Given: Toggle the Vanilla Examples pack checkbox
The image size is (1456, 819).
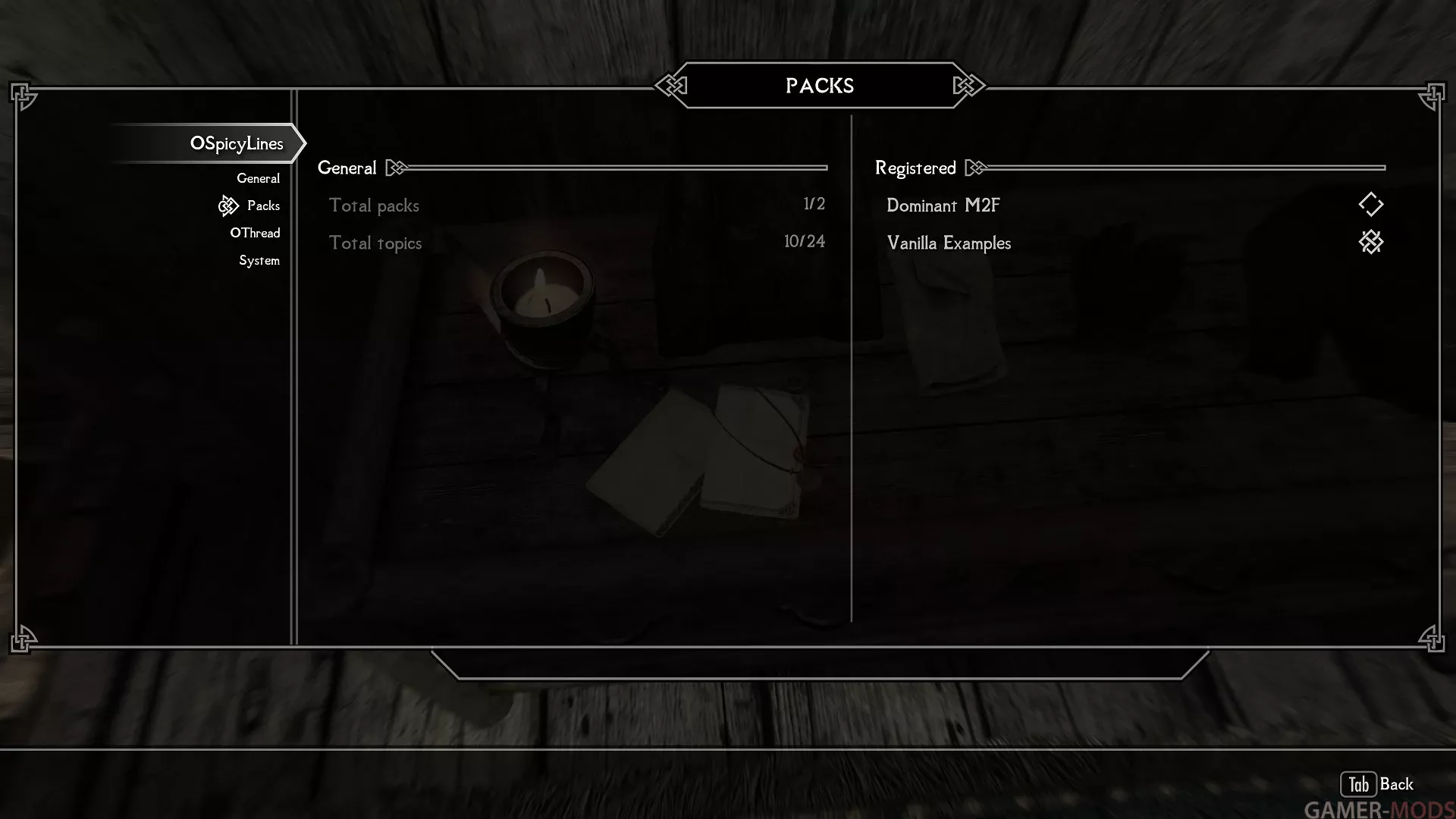Looking at the screenshot, I should pos(1370,243).
